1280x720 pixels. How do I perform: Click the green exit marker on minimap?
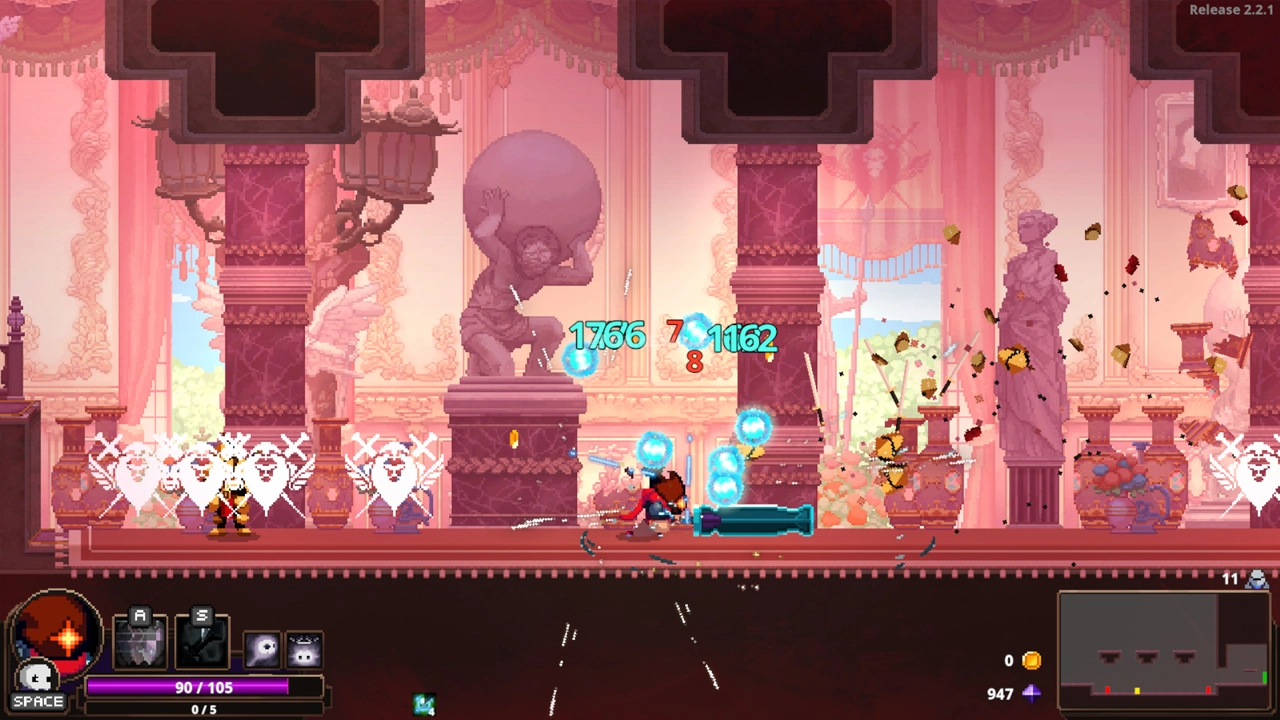coord(1266,679)
